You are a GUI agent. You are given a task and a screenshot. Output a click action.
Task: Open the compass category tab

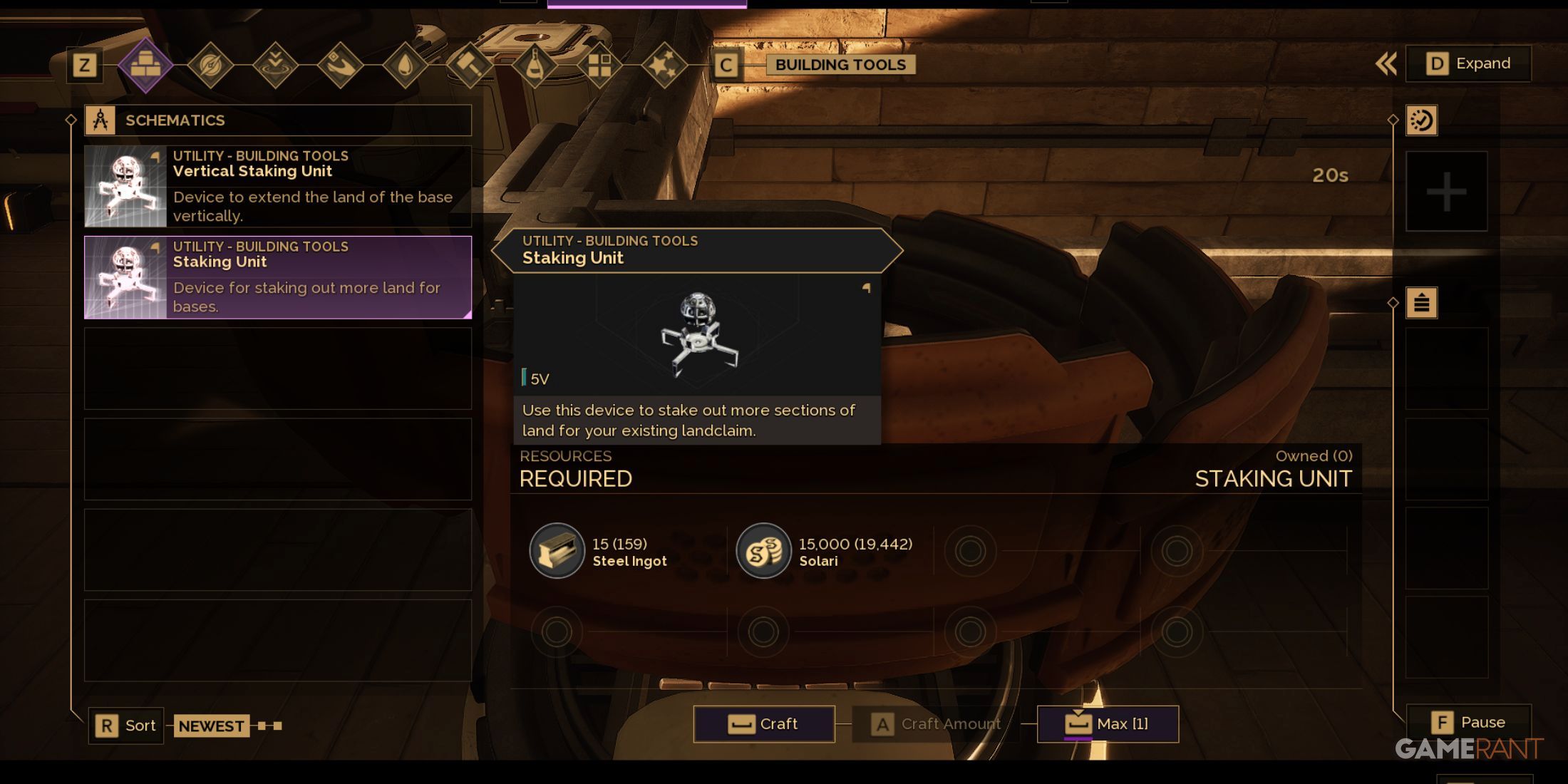[x=210, y=66]
